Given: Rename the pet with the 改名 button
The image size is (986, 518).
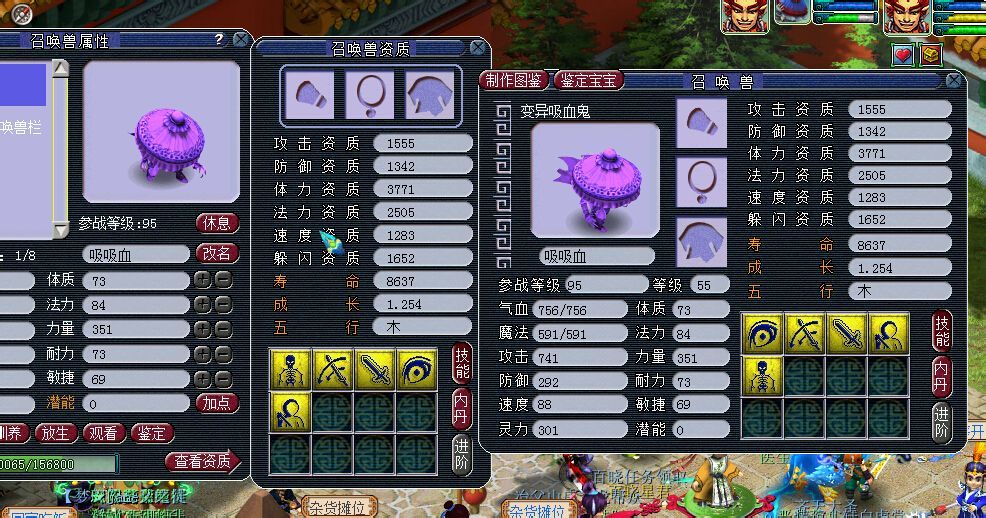Looking at the screenshot, I should [x=217, y=253].
